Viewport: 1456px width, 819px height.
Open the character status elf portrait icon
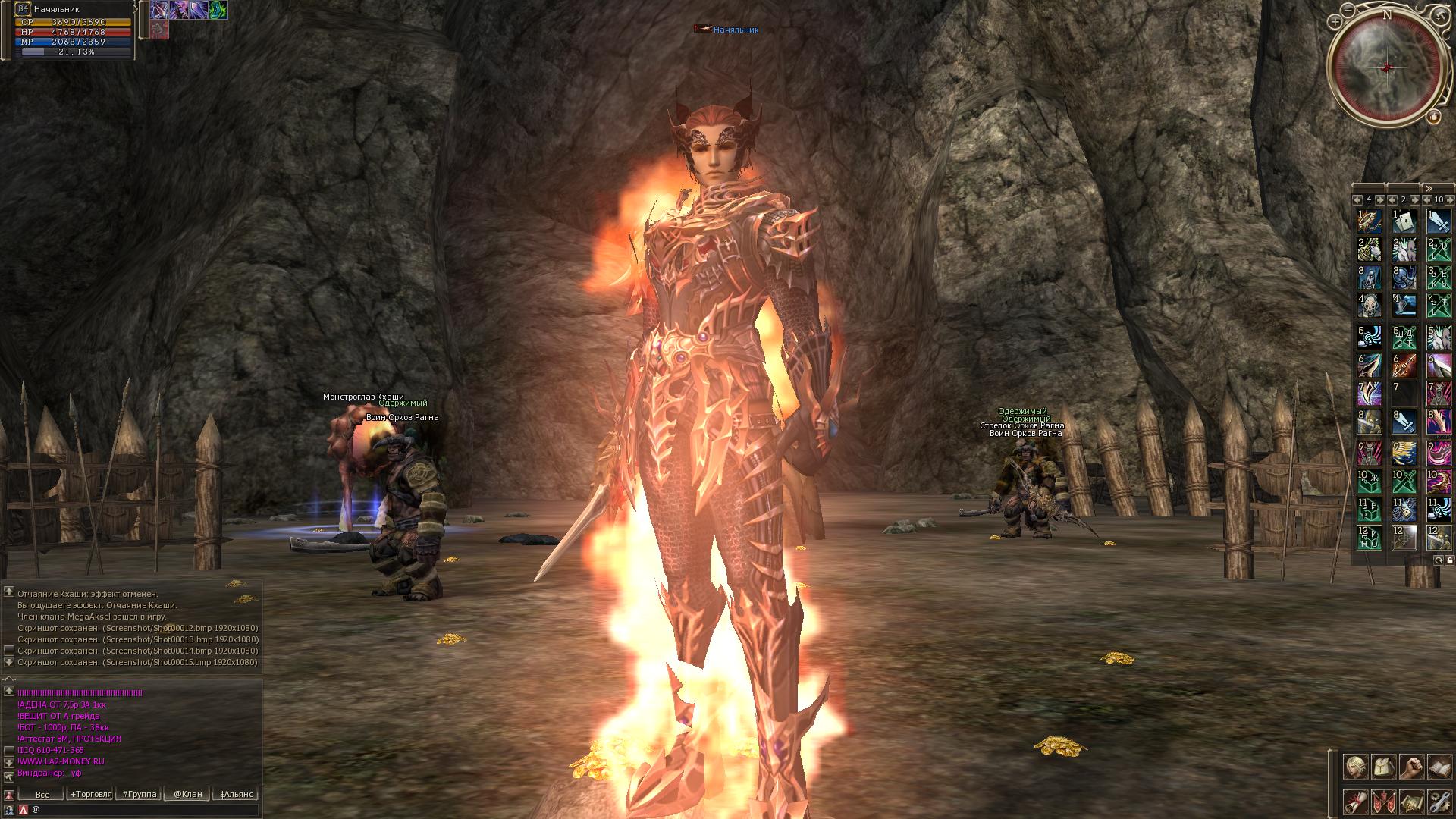coord(1354,767)
